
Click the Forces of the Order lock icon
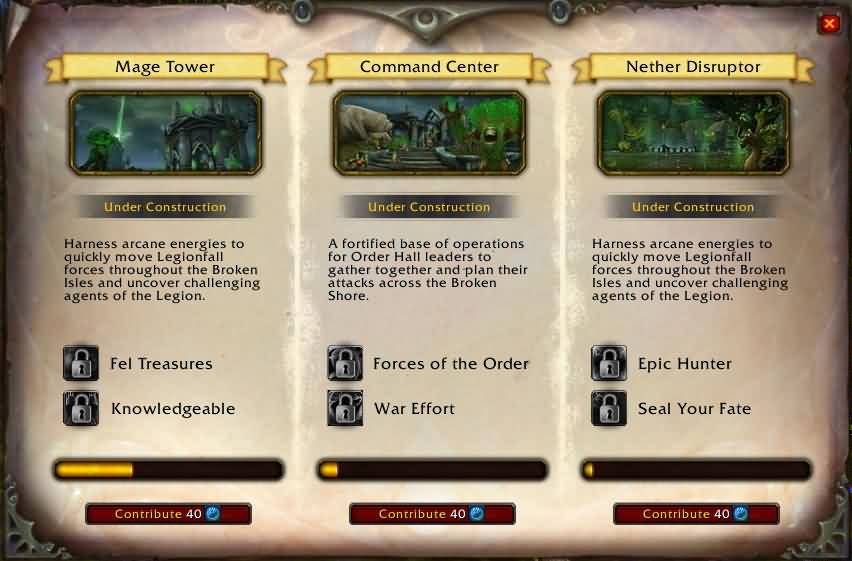pos(345,364)
